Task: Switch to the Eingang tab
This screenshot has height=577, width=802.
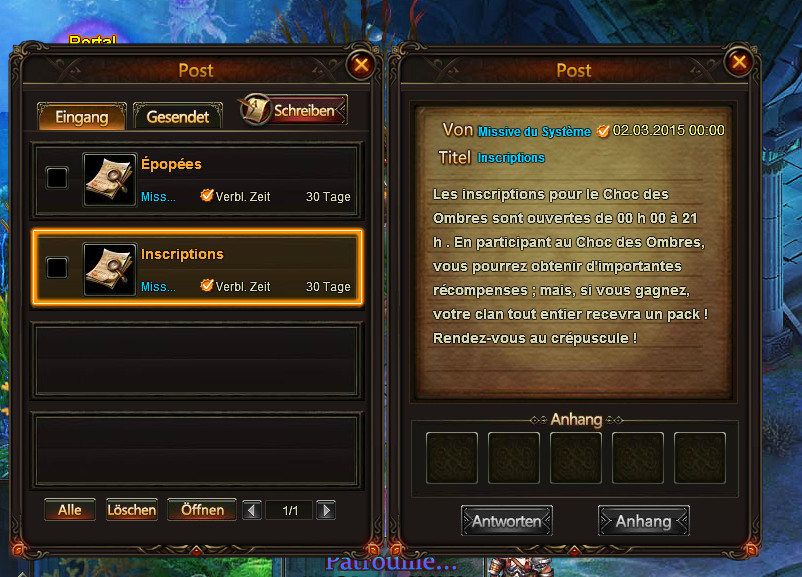Action: tap(81, 116)
